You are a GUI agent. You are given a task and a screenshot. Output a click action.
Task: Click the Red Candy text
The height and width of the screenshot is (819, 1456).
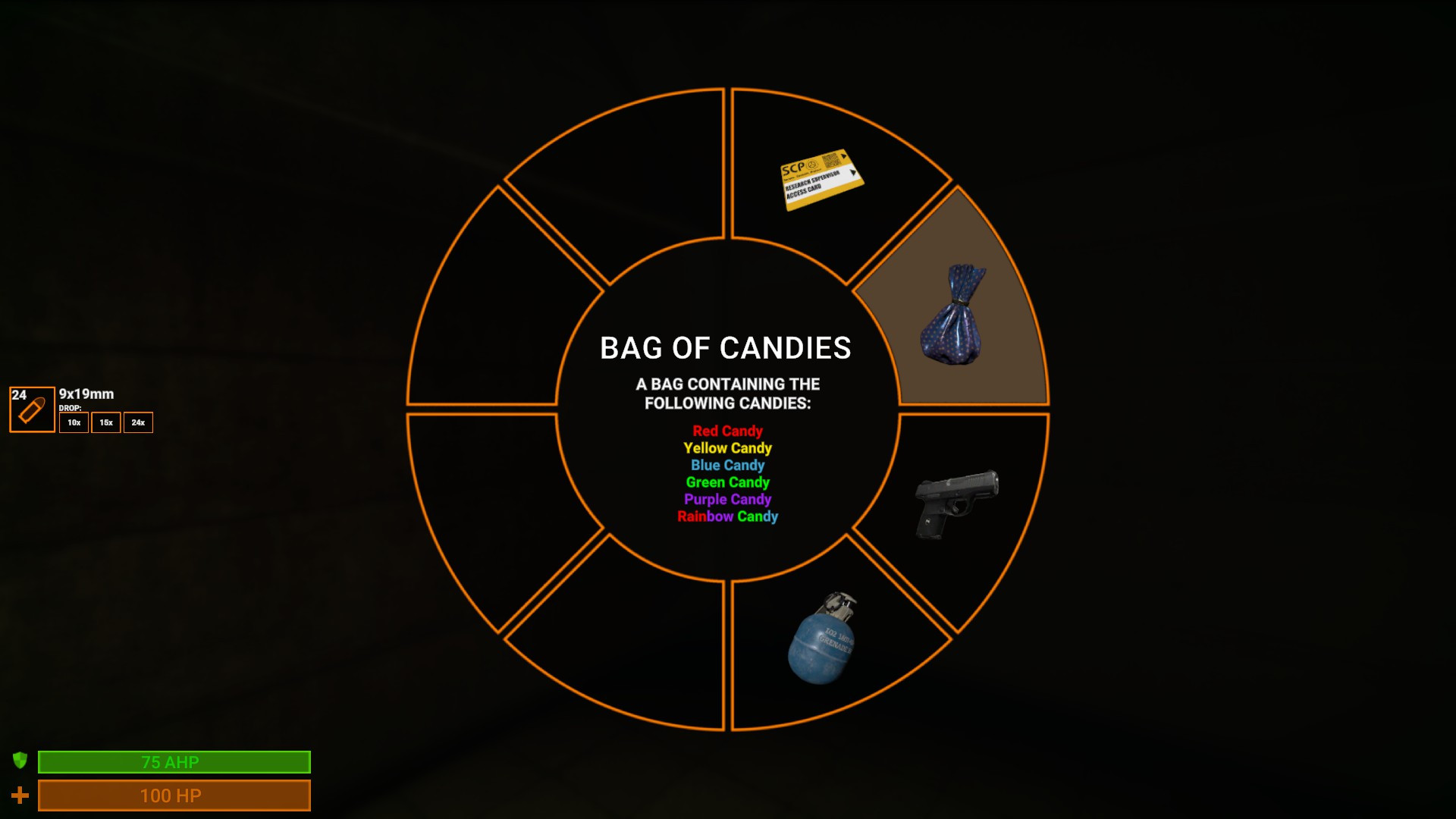click(x=726, y=430)
